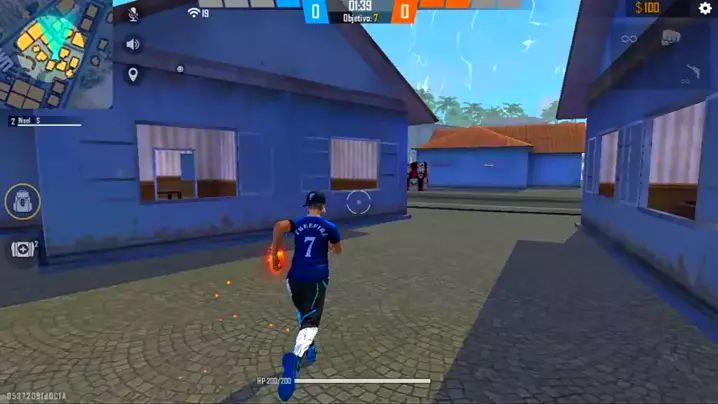Screen dimensions: 718x404
Task: Select the fist melee weapon slot
Action: click(671, 38)
